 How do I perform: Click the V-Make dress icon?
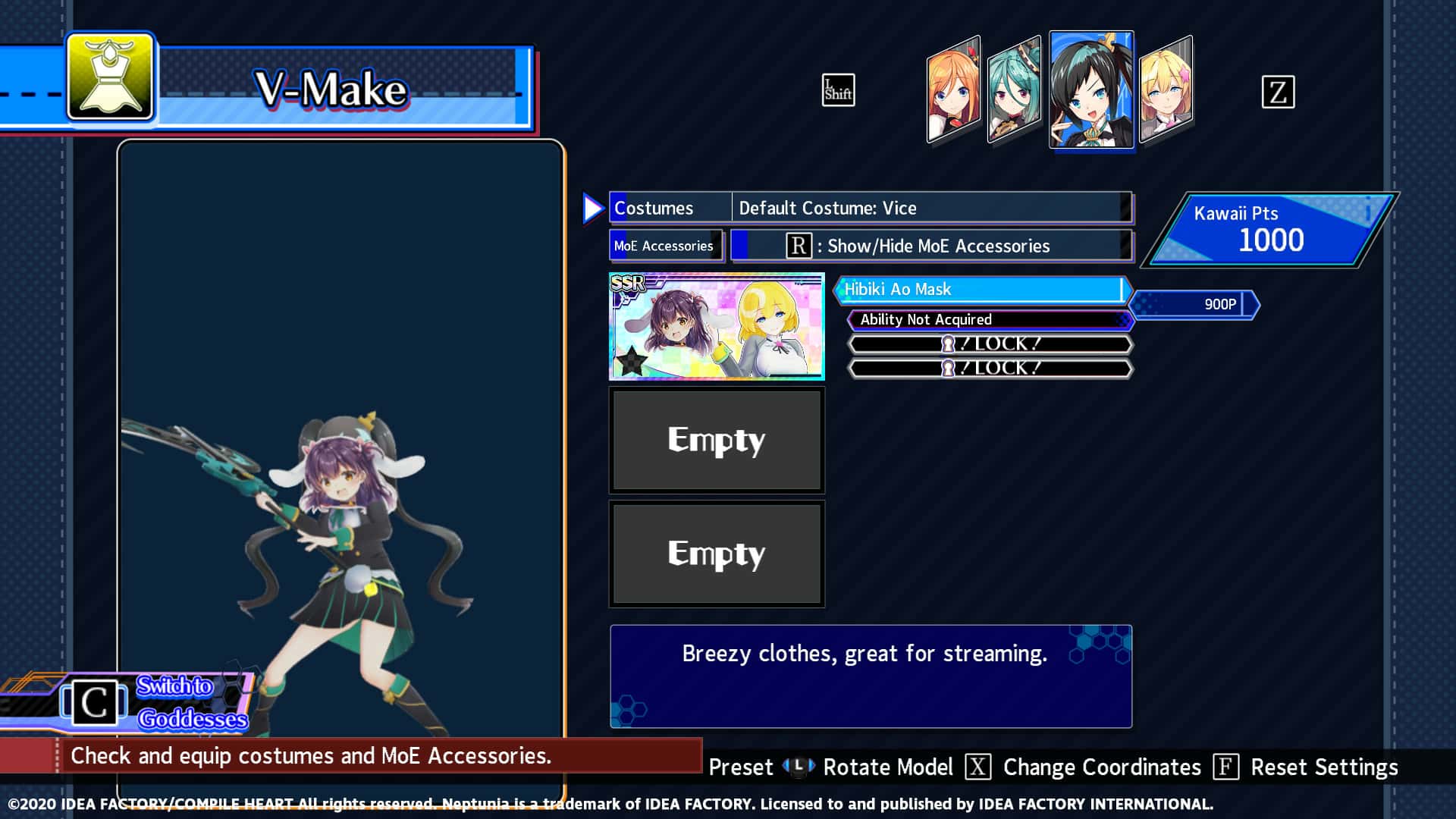[111, 79]
